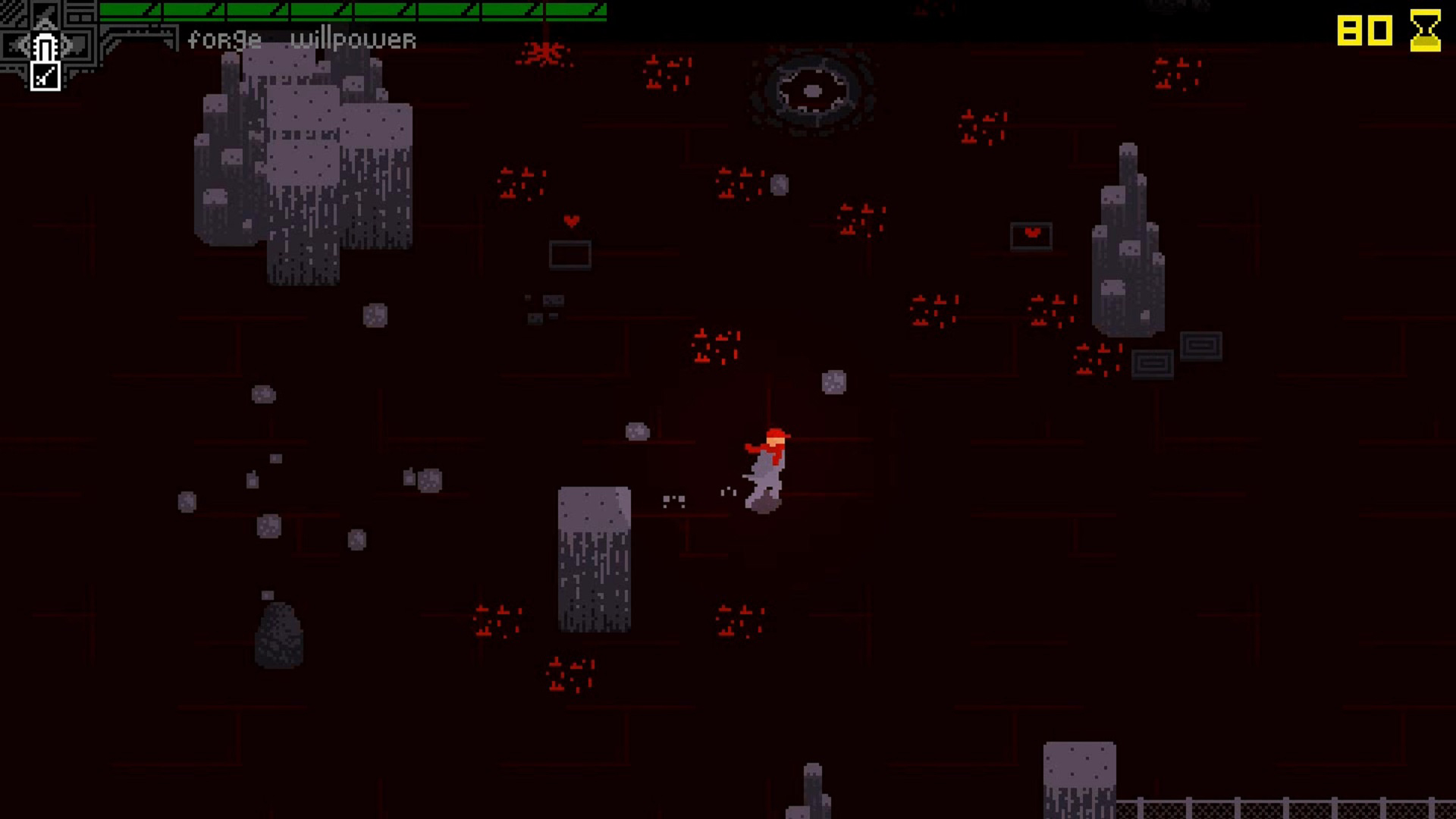Click the small heart icon above the dark chest
This screenshot has height=819, width=1456.
coord(570,221)
